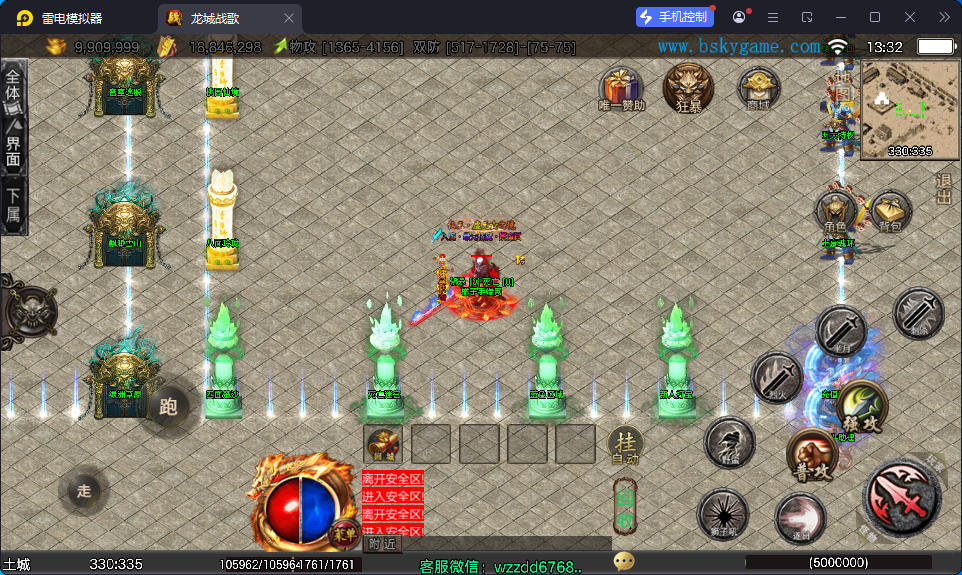Activate the 狮子吼 burst skill
Image resolution: width=962 pixels, height=575 pixels.
pos(721,513)
